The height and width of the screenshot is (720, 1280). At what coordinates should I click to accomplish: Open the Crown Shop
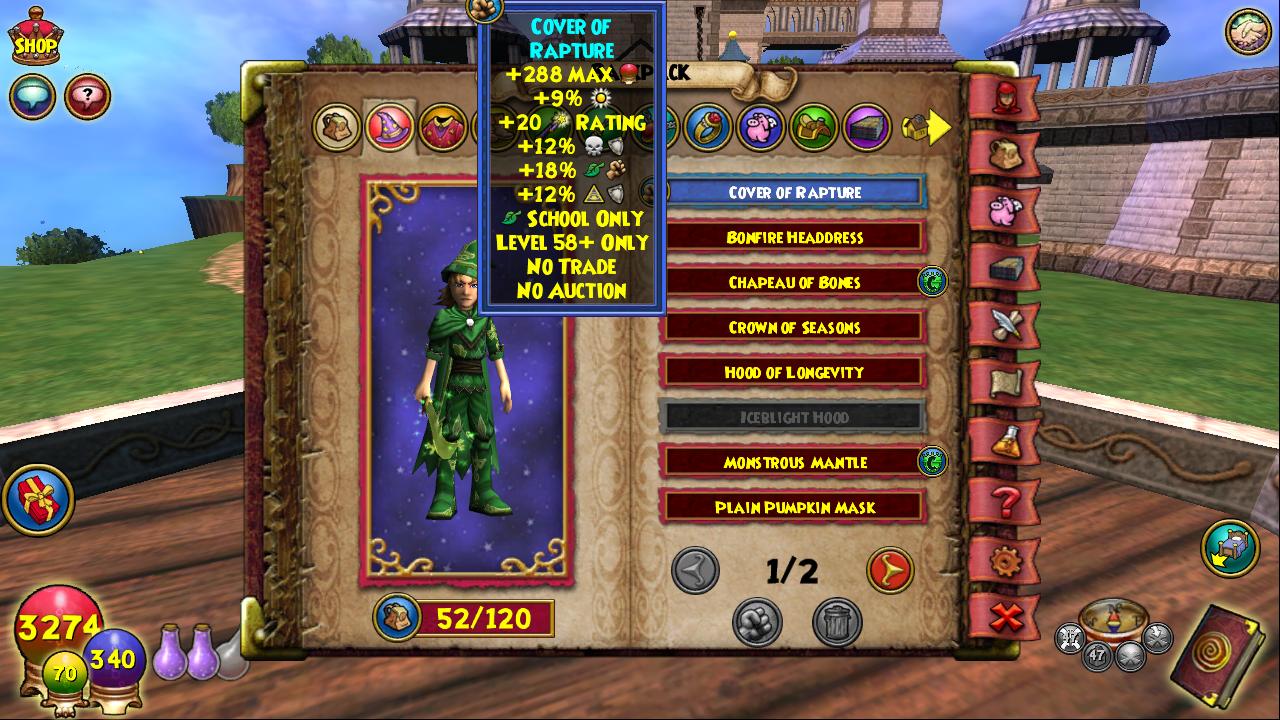(35, 38)
